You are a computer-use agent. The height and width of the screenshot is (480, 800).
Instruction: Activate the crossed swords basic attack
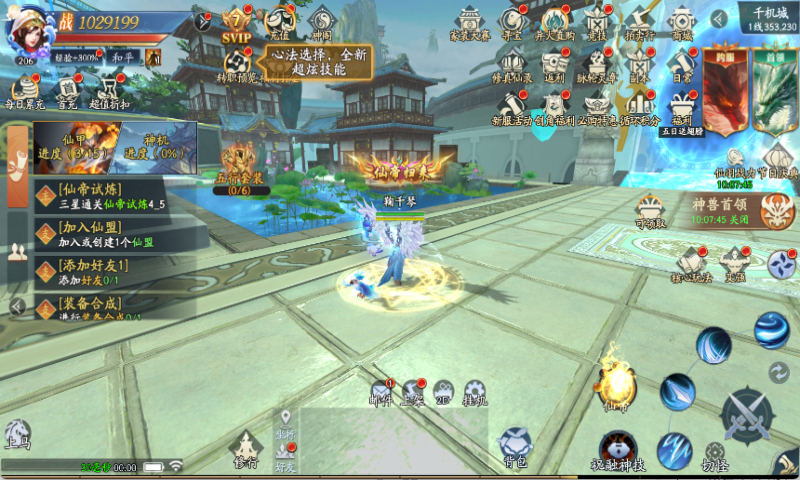(747, 414)
